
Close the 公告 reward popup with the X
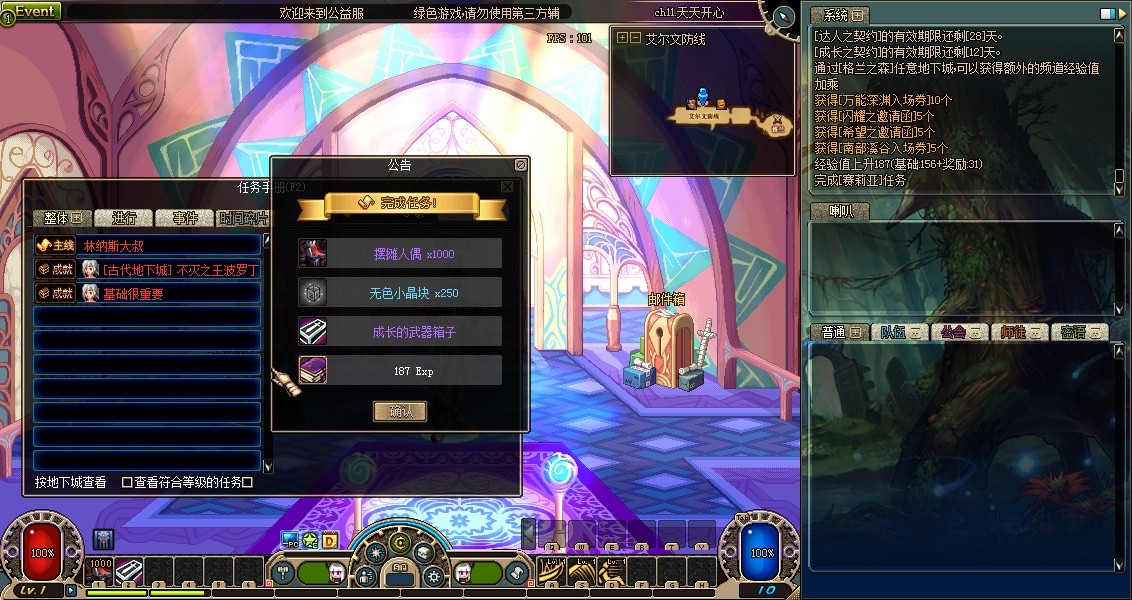pos(507,186)
